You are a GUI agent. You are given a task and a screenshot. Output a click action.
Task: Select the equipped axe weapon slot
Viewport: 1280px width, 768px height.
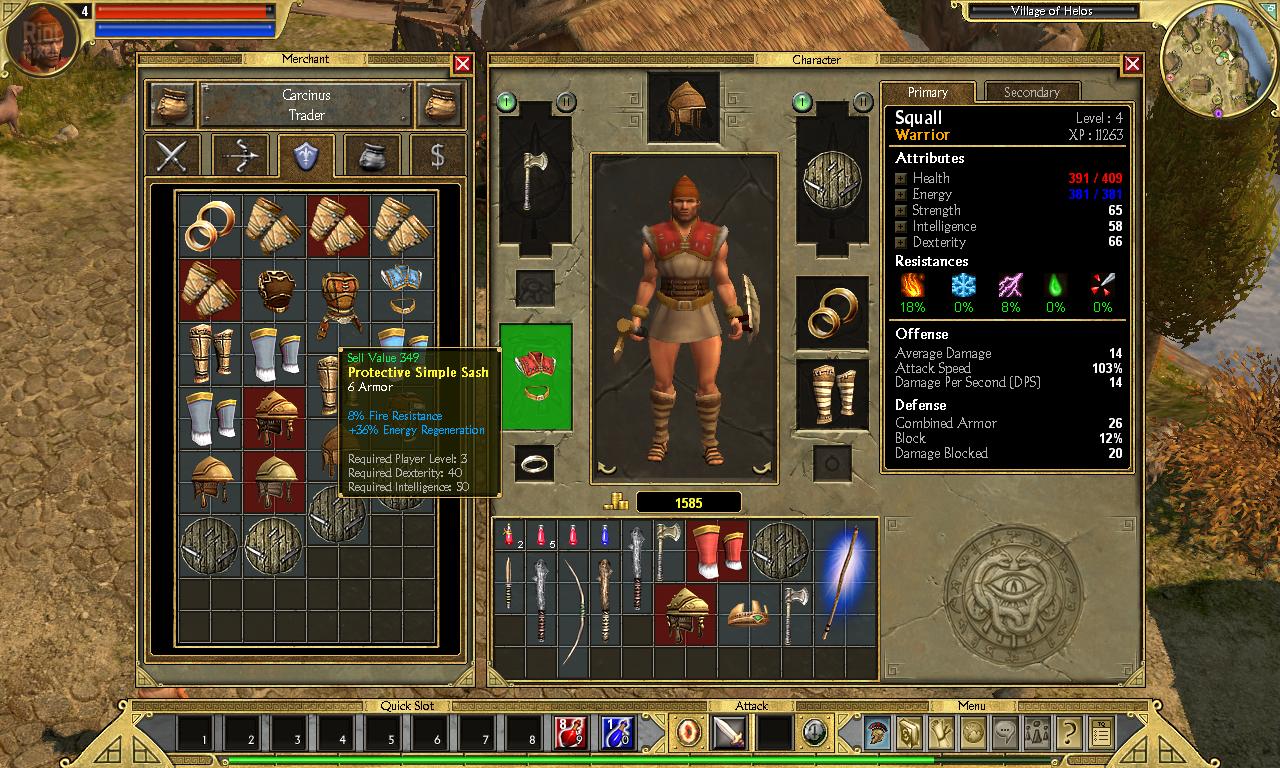pos(535,180)
